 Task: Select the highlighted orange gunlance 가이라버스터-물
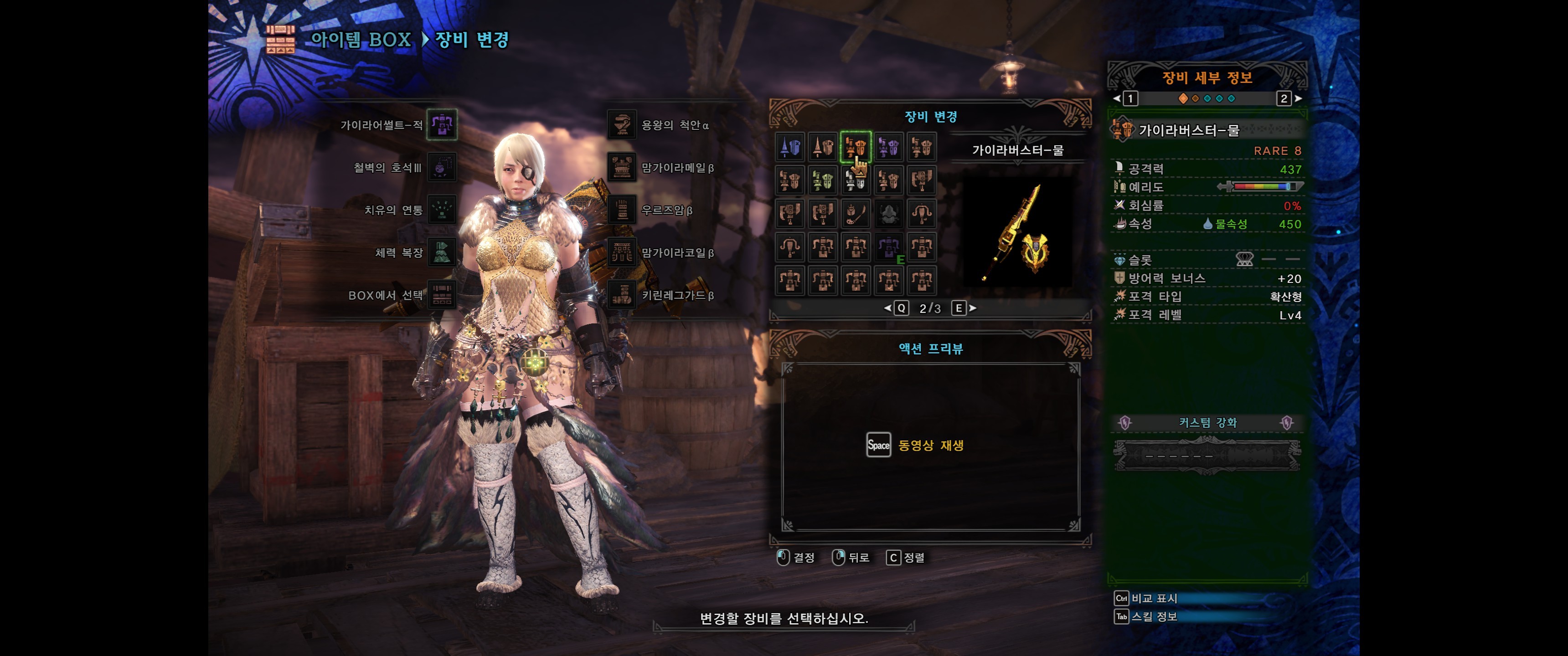855,147
